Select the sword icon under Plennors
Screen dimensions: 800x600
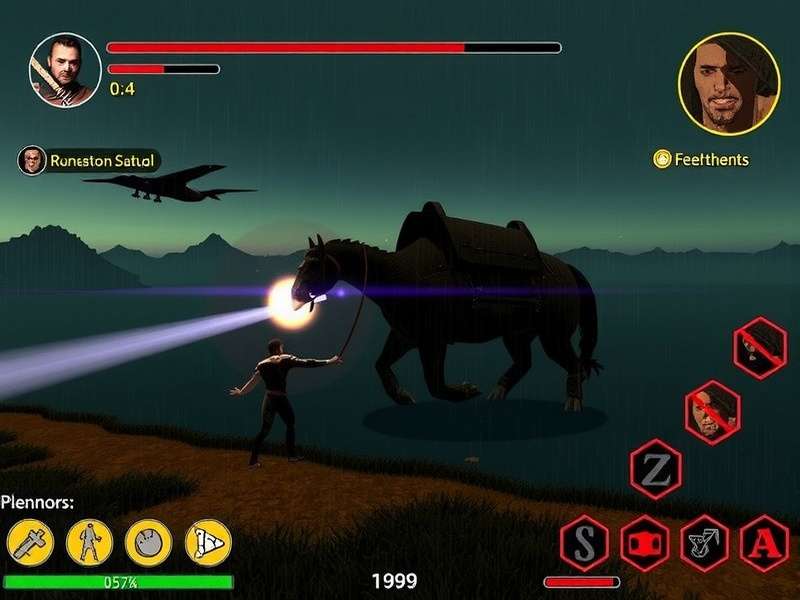[x=30, y=543]
